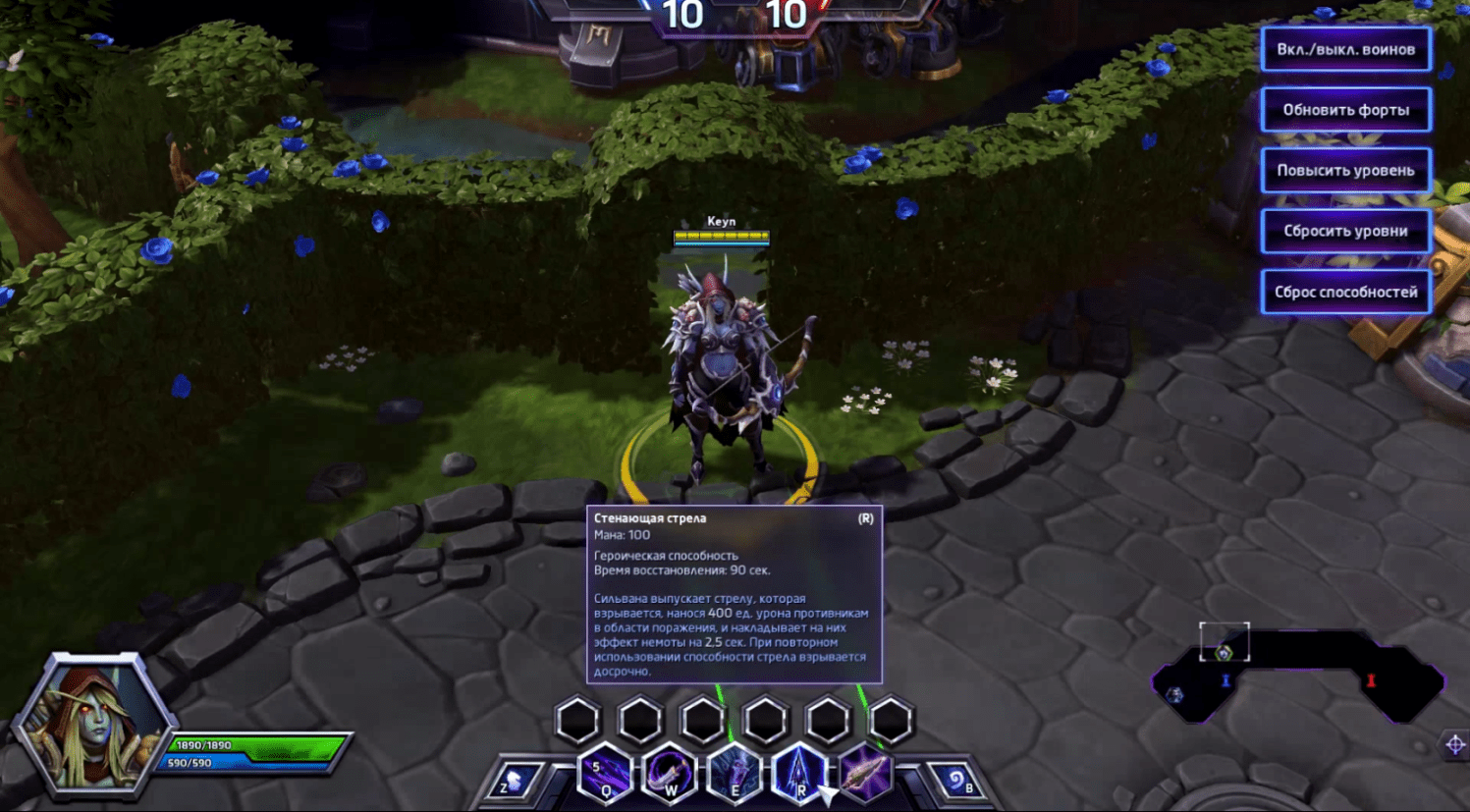
Task: Activate the Q ability with purple arrows
Action: click(x=605, y=774)
